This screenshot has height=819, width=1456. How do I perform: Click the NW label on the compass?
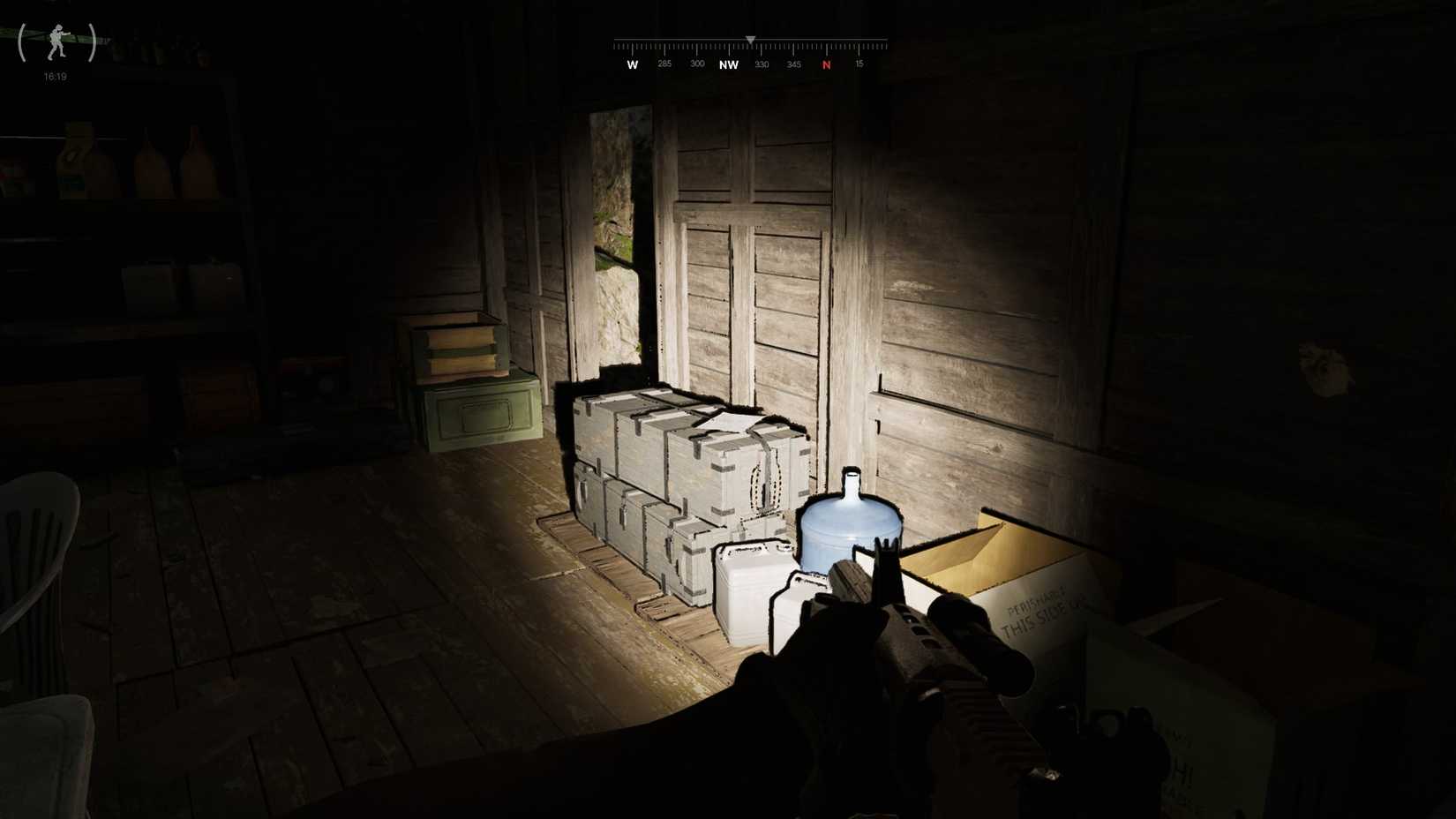click(729, 64)
